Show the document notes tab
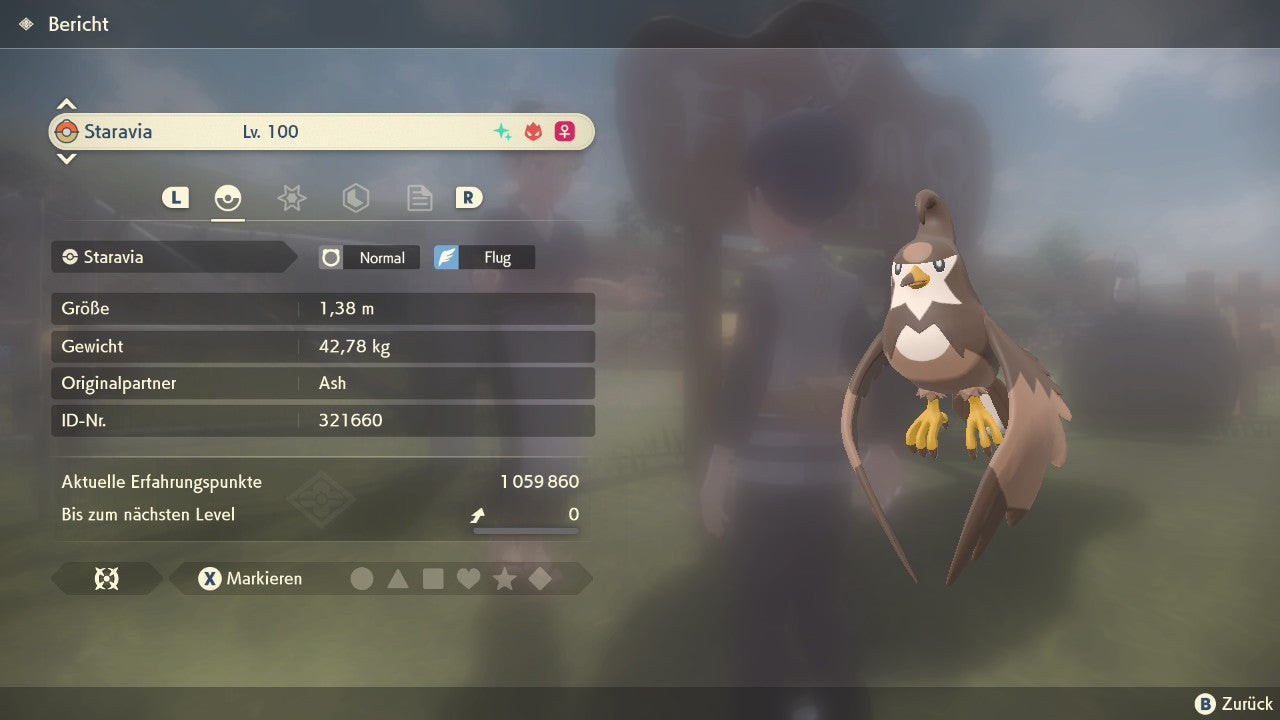1280x720 pixels. (x=419, y=198)
